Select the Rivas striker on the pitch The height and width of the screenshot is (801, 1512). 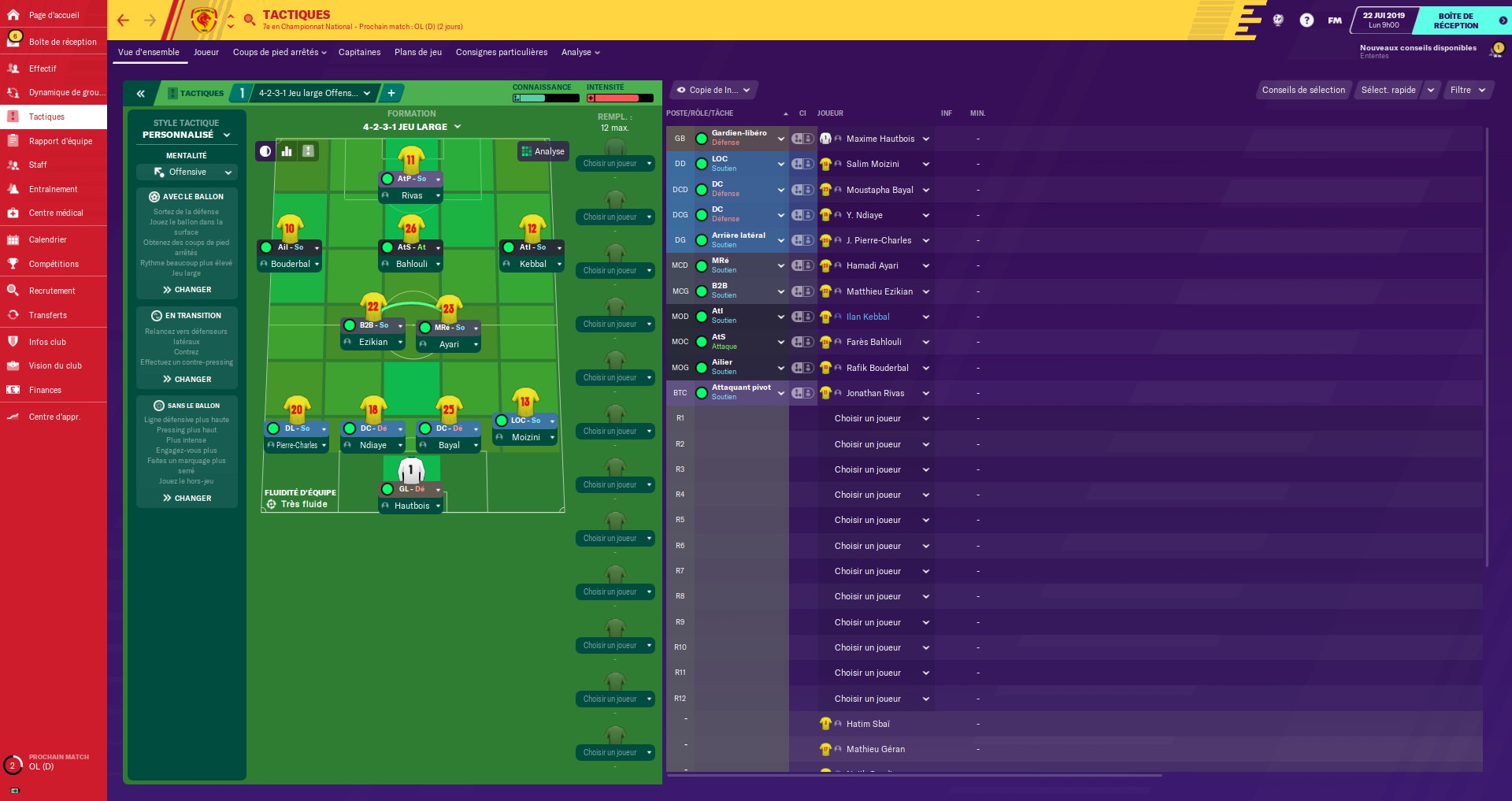[411, 195]
